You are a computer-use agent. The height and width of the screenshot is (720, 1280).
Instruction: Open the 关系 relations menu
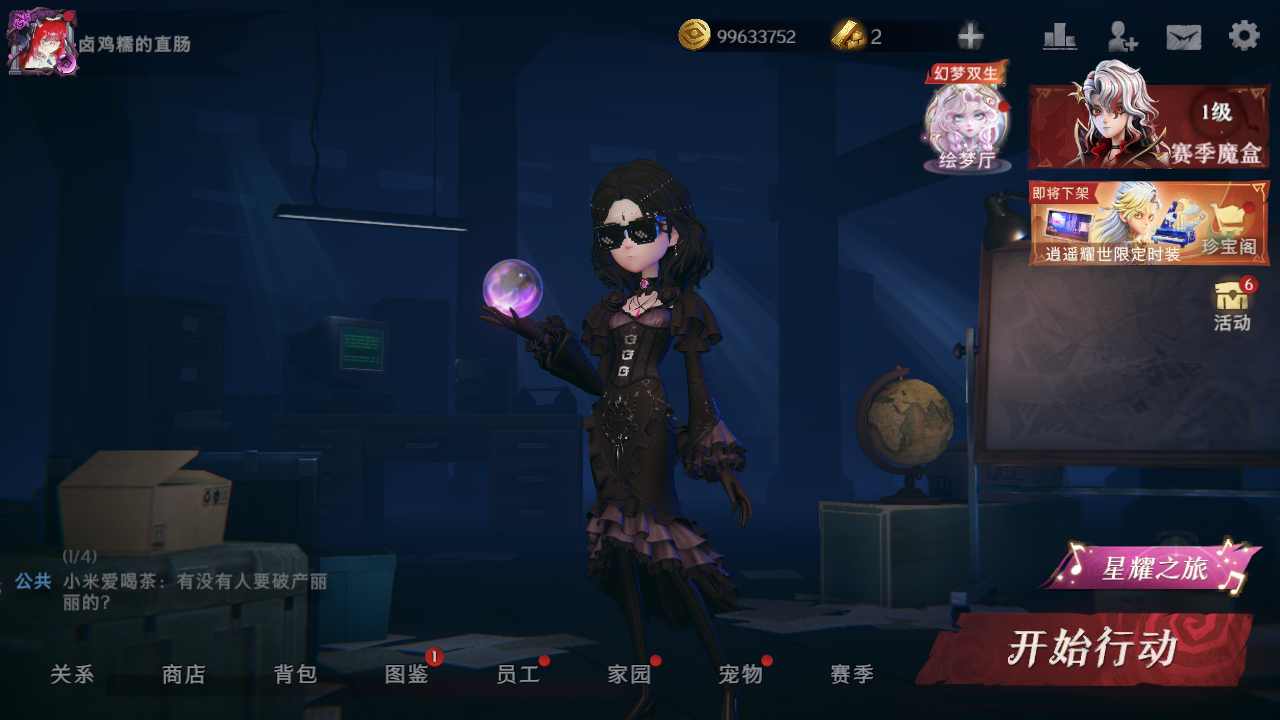coord(72,675)
